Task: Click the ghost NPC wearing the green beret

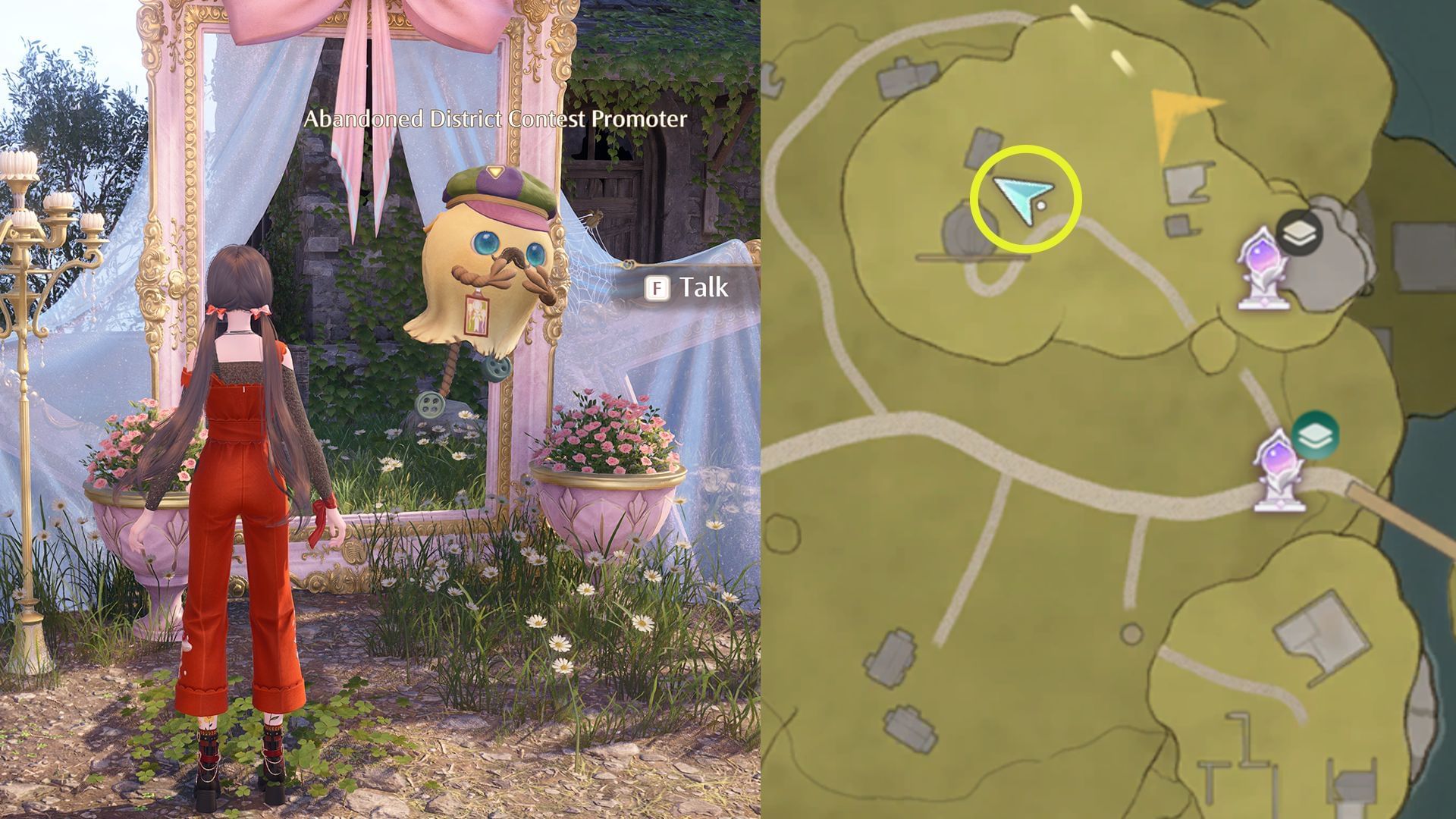Action: pos(478,273)
